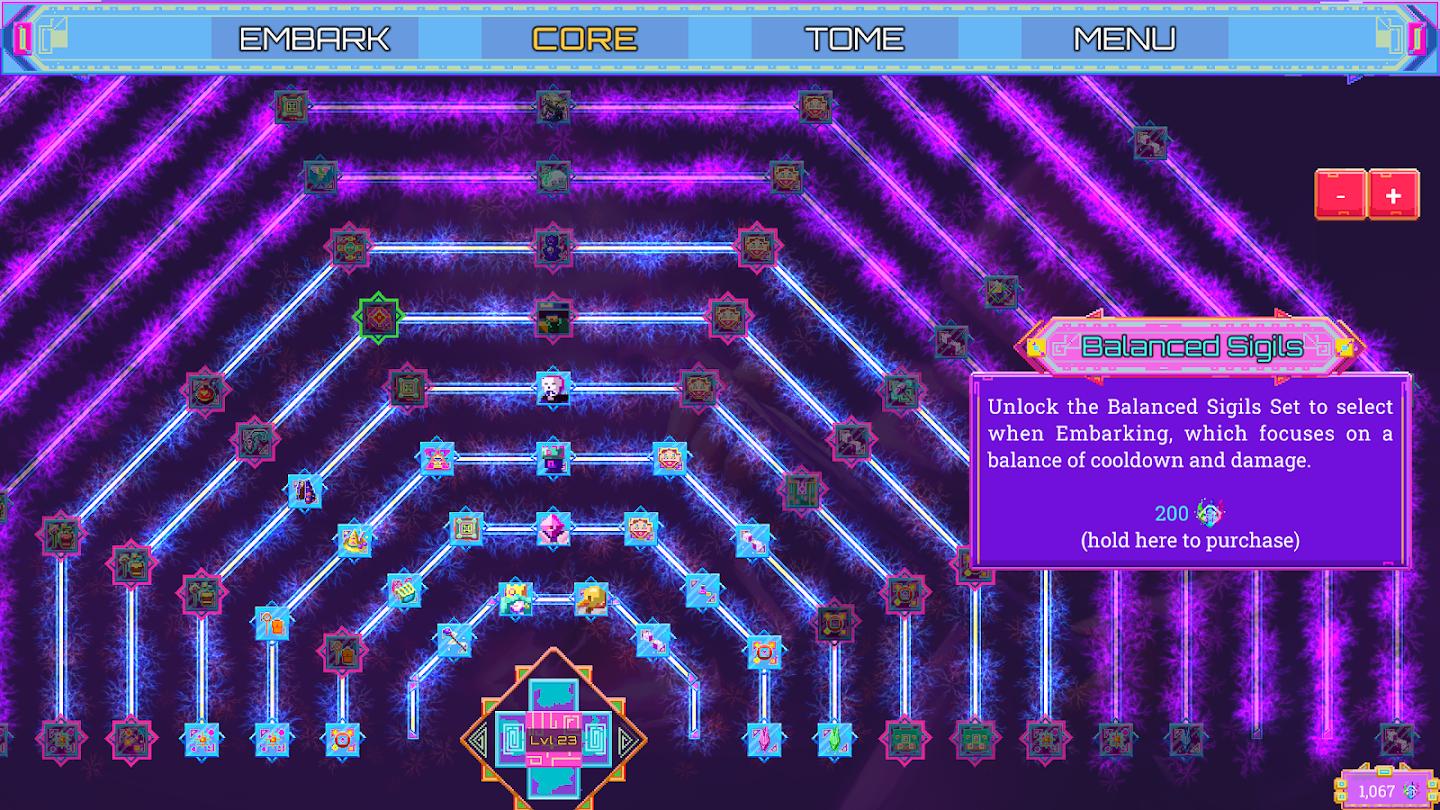Select the white-haired character portrait node

click(553, 391)
